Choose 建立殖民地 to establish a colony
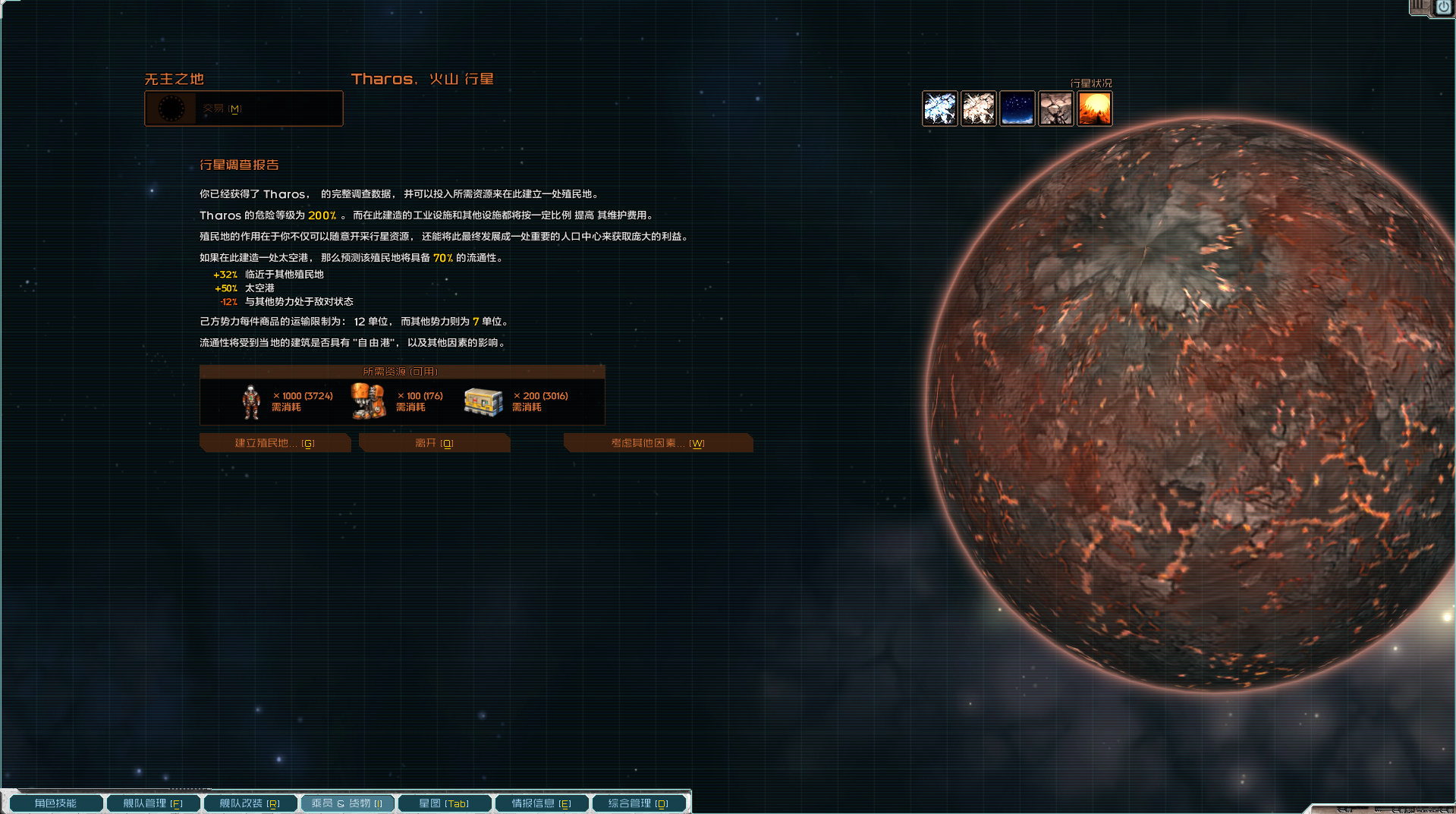Viewport: 1456px width, 814px height. (275, 443)
